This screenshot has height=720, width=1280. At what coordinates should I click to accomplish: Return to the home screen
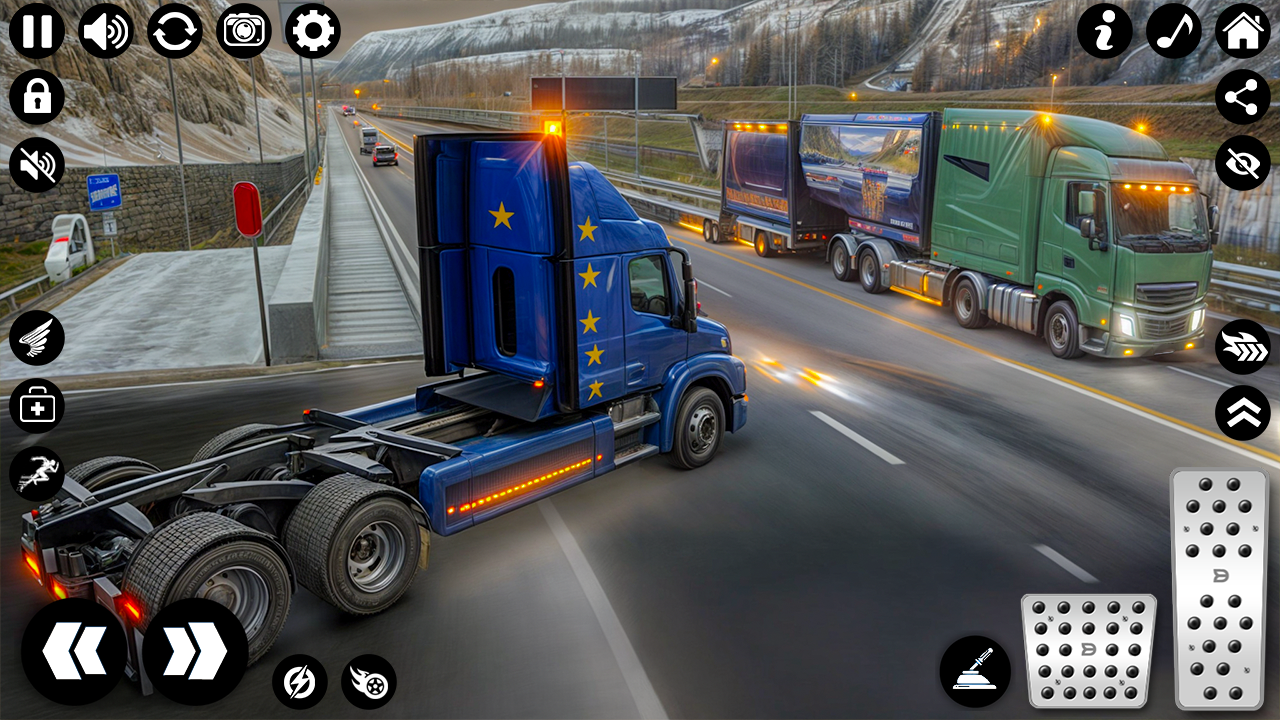click(1243, 31)
